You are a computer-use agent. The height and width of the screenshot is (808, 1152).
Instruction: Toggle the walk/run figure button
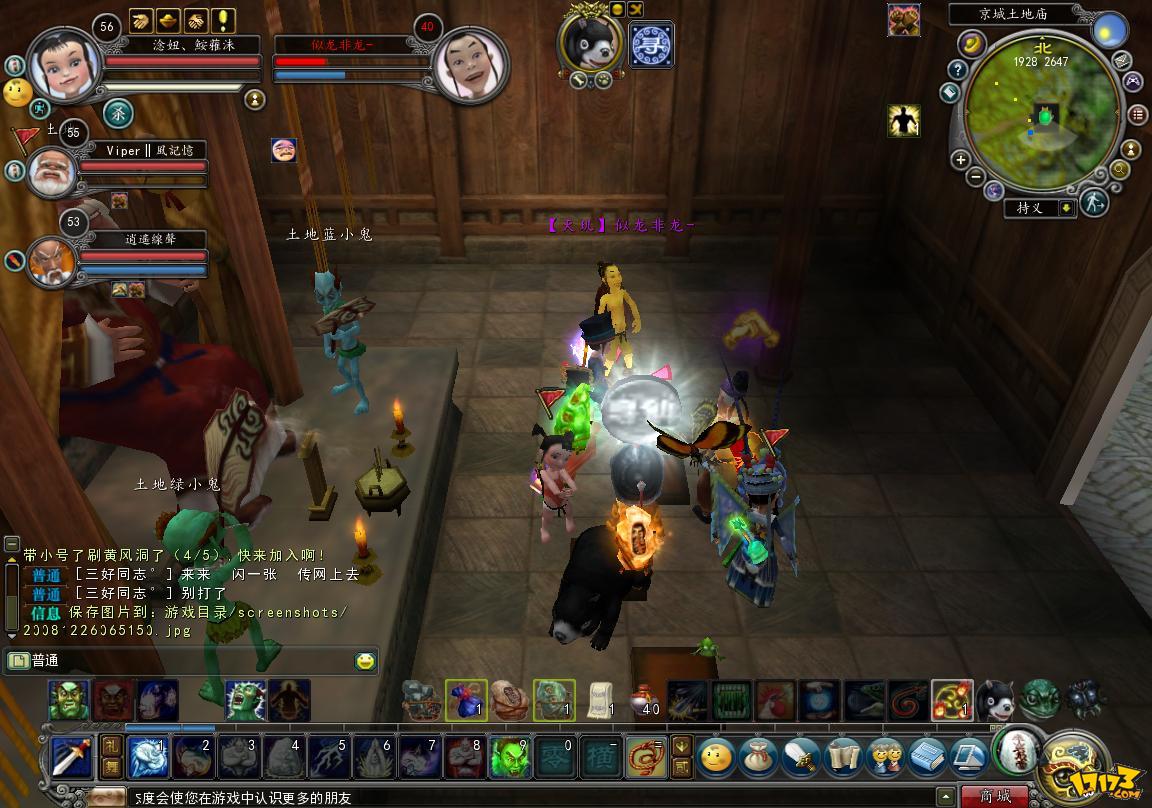pyautogui.click(x=1095, y=202)
